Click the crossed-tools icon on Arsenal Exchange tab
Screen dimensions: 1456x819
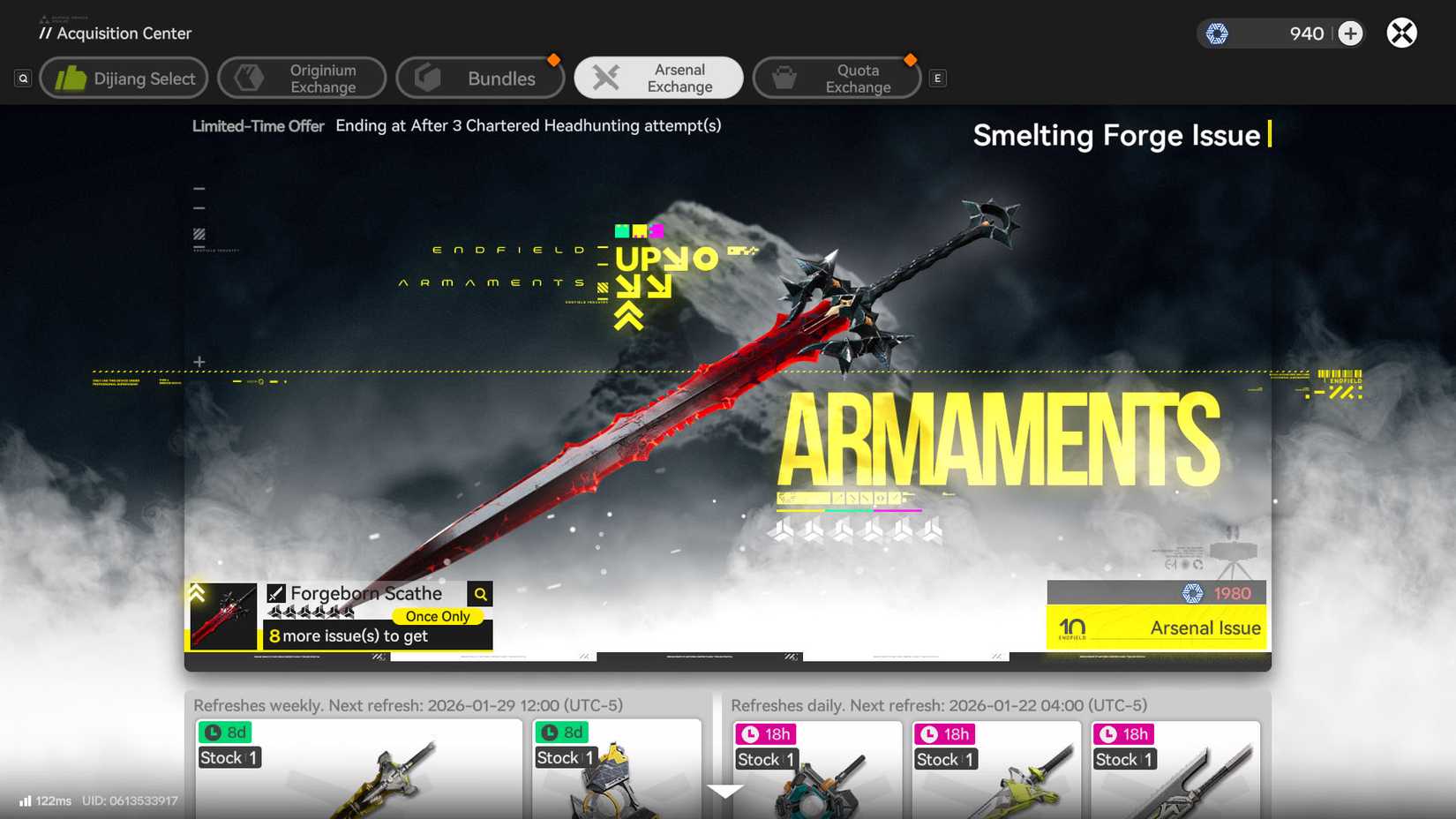tap(605, 77)
